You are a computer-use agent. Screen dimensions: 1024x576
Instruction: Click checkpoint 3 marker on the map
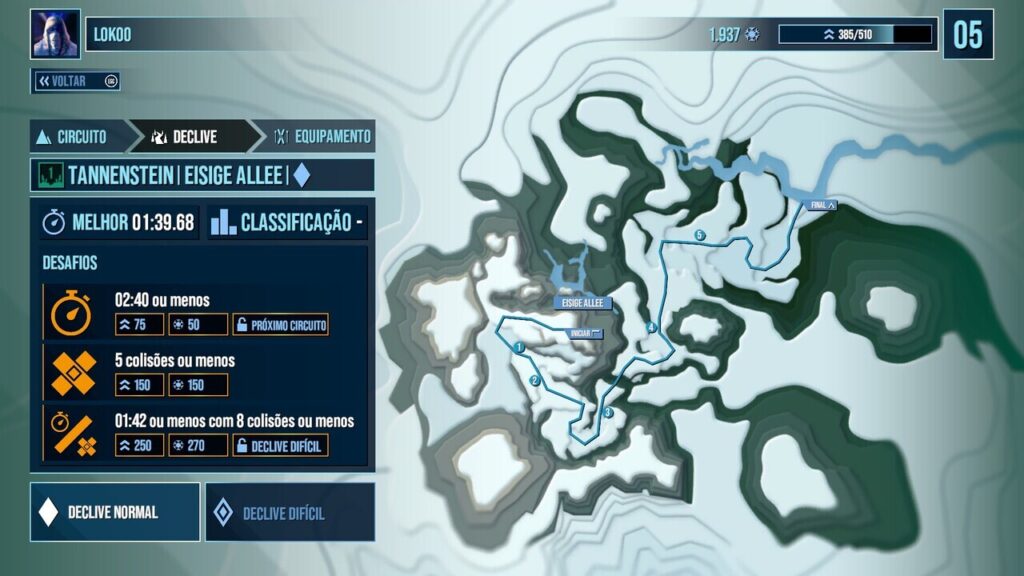pyautogui.click(x=607, y=412)
